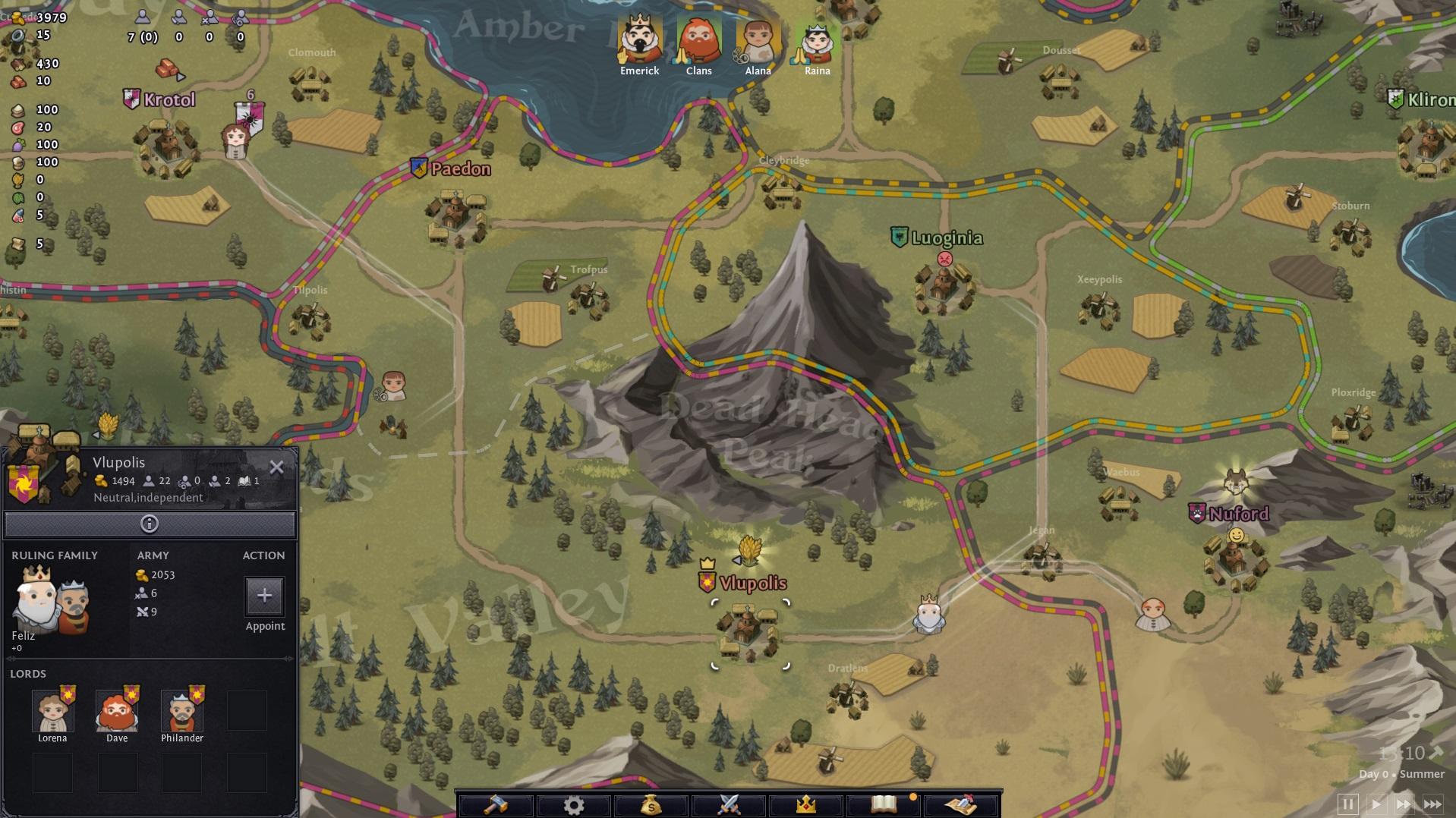The image size is (1456, 818).
Task: Set game speed to fastest triple arrows
Action: coord(1432,804)
